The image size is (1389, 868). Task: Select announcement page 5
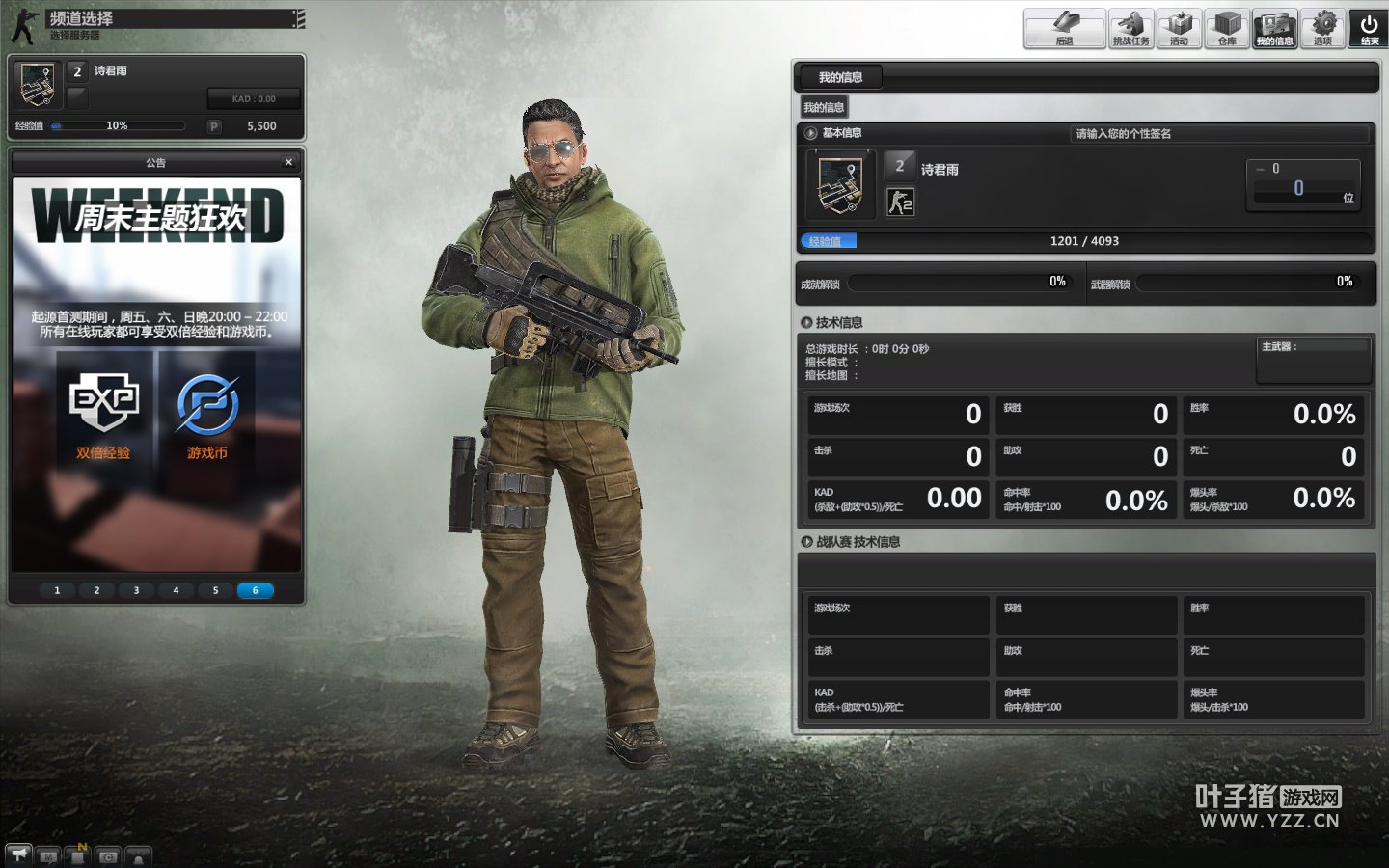215,590
